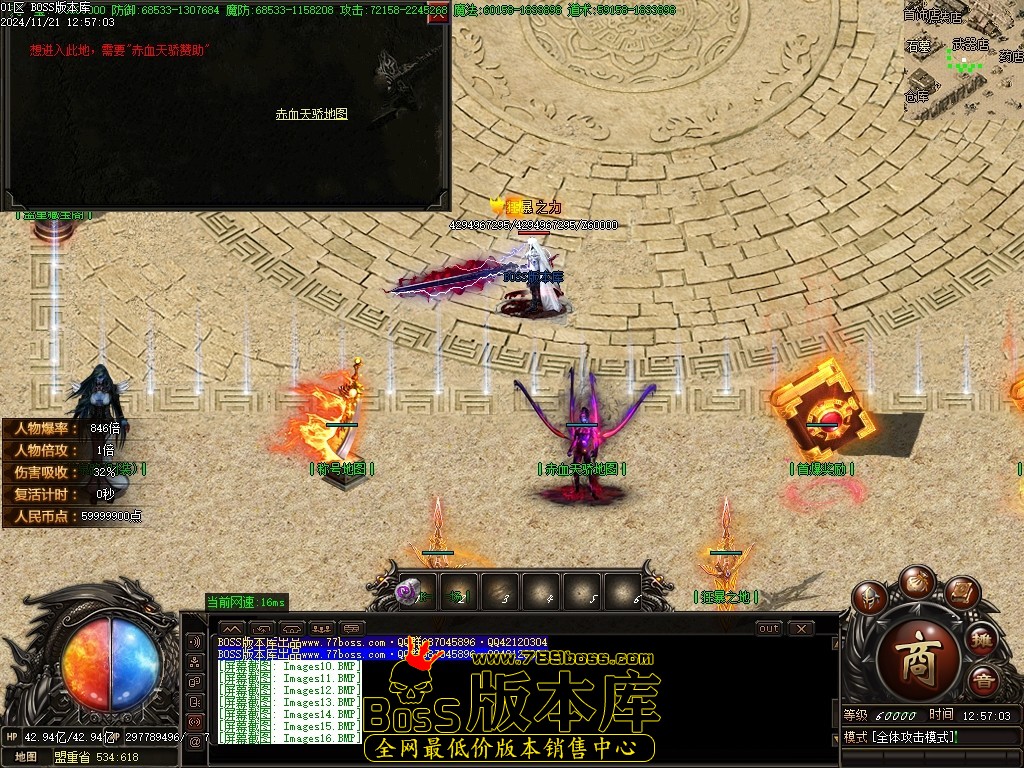This screenshot has width=1024, height=768.
Task: Select the purple orb item in hotbar
Action: [408, 592]
